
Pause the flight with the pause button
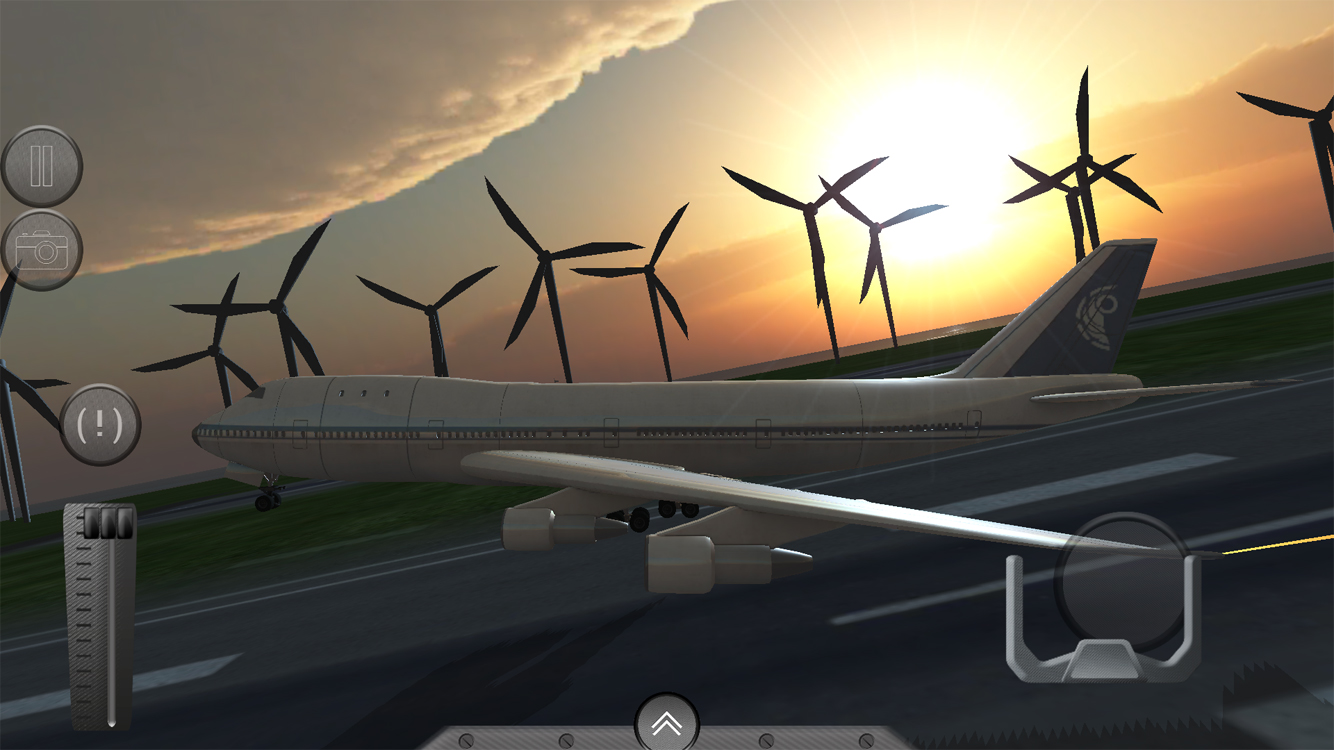coord(41,166)
